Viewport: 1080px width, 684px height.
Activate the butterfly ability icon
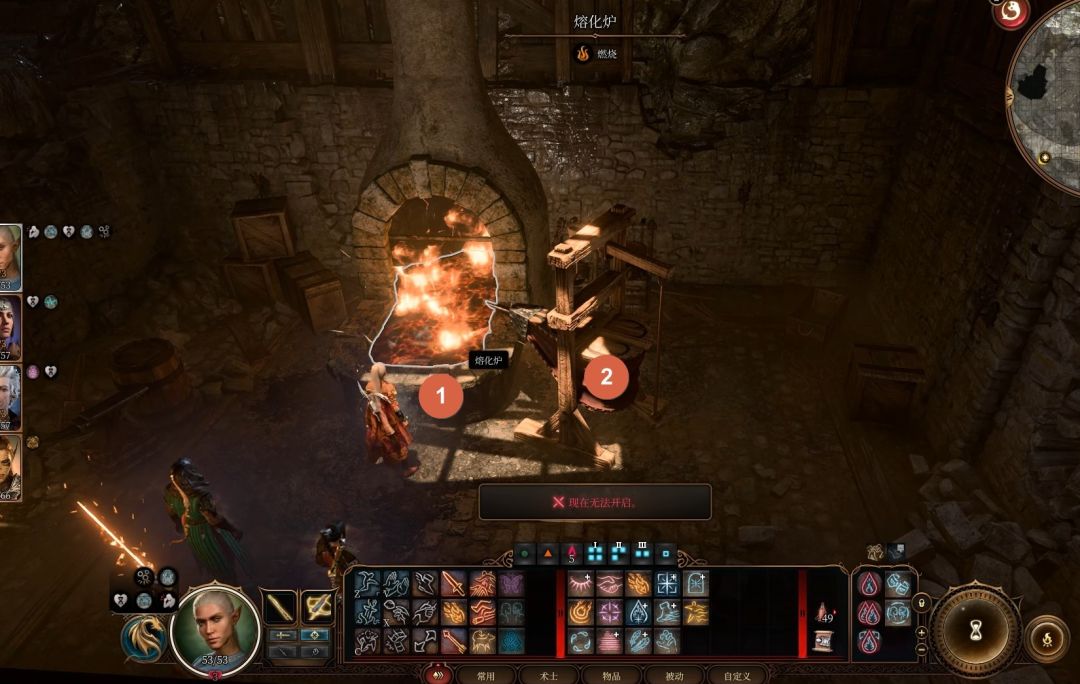tap(511, 584)
